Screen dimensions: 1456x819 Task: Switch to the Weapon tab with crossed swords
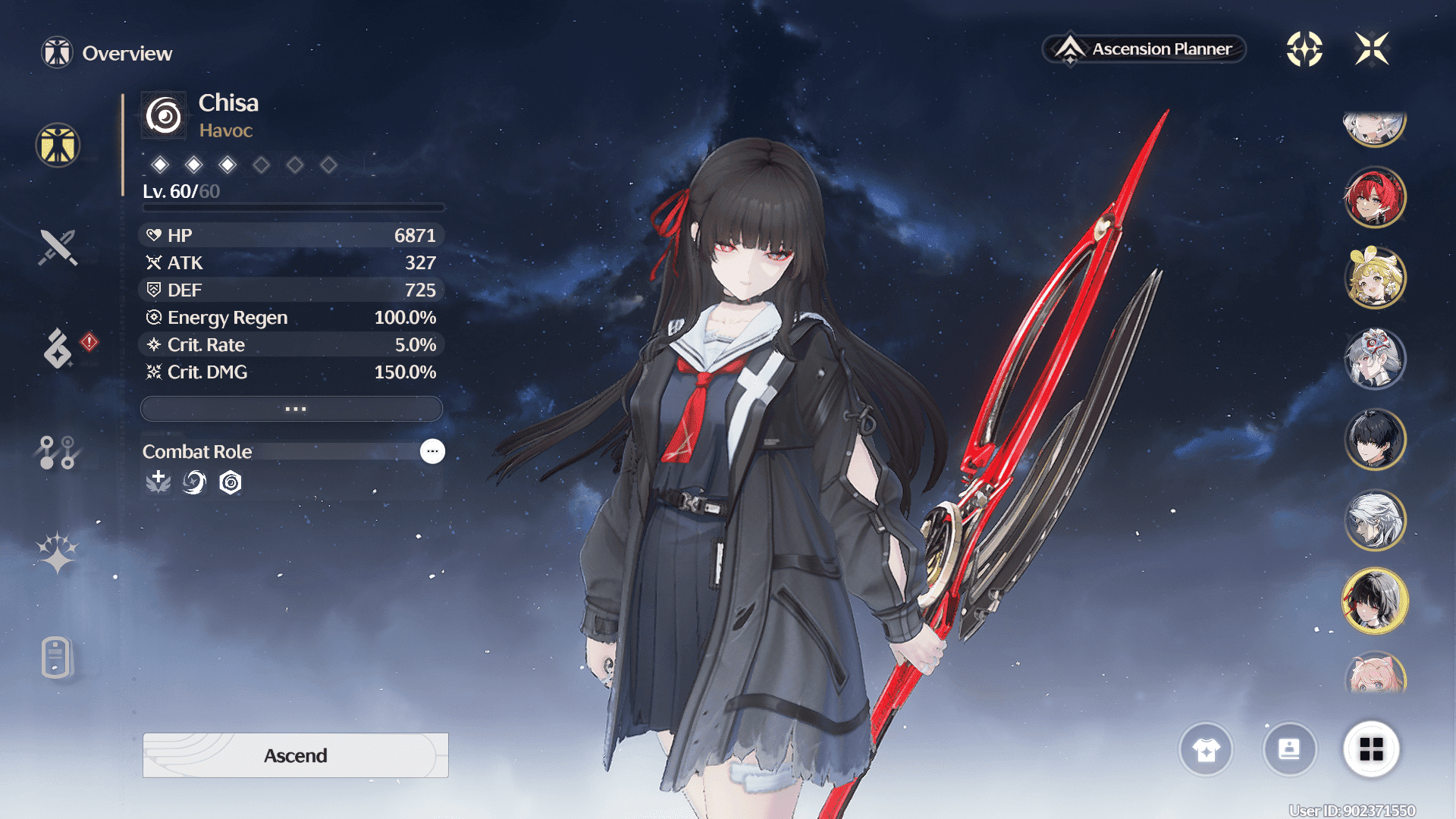coord(58,247)
